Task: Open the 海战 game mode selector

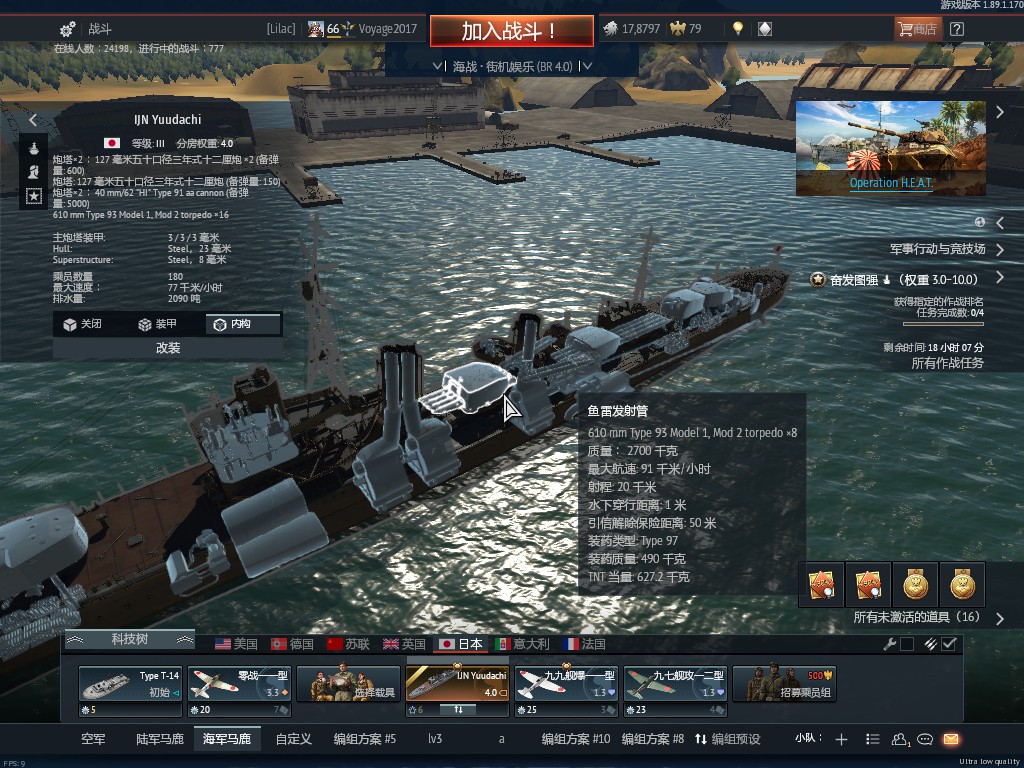Action: click(512, 66)
